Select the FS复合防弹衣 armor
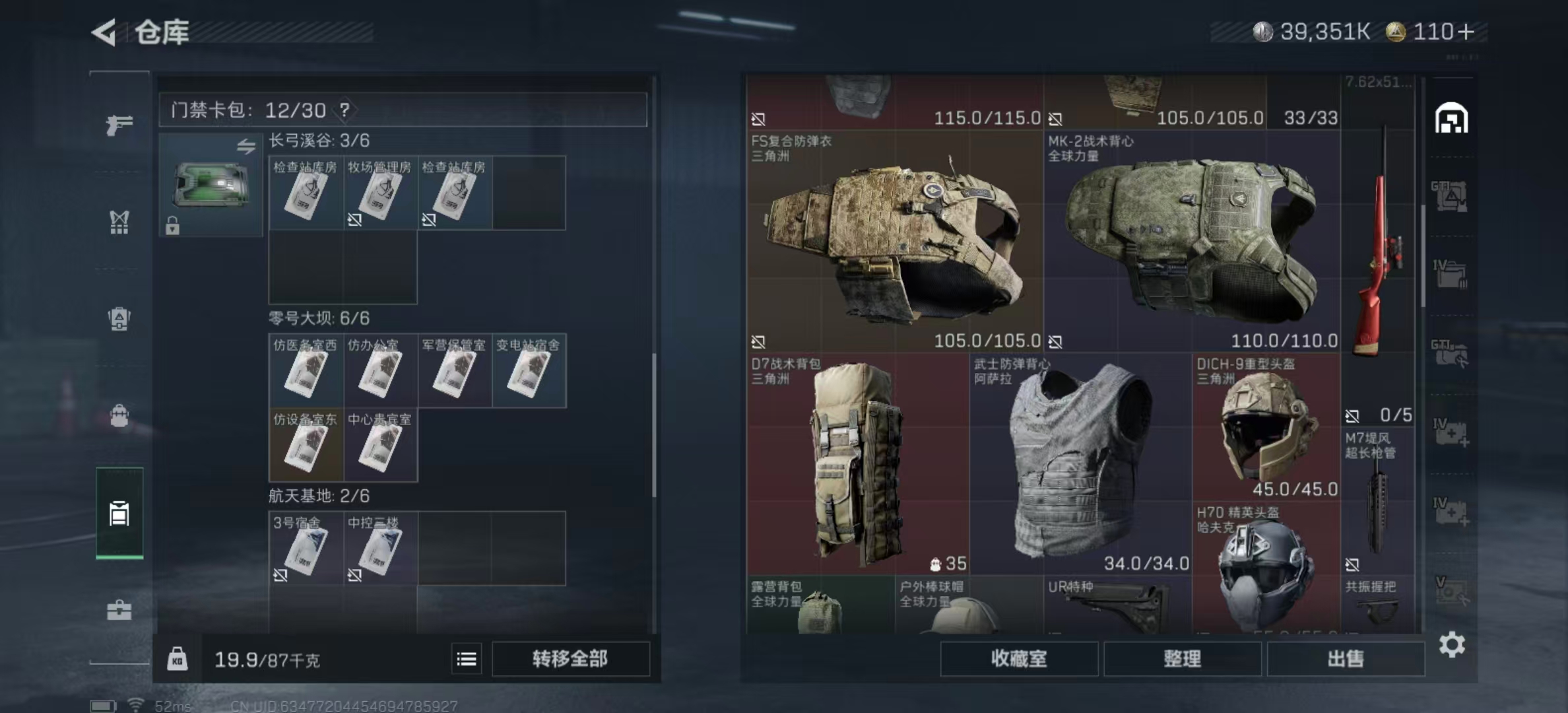1568x713 pixels. 894,241
